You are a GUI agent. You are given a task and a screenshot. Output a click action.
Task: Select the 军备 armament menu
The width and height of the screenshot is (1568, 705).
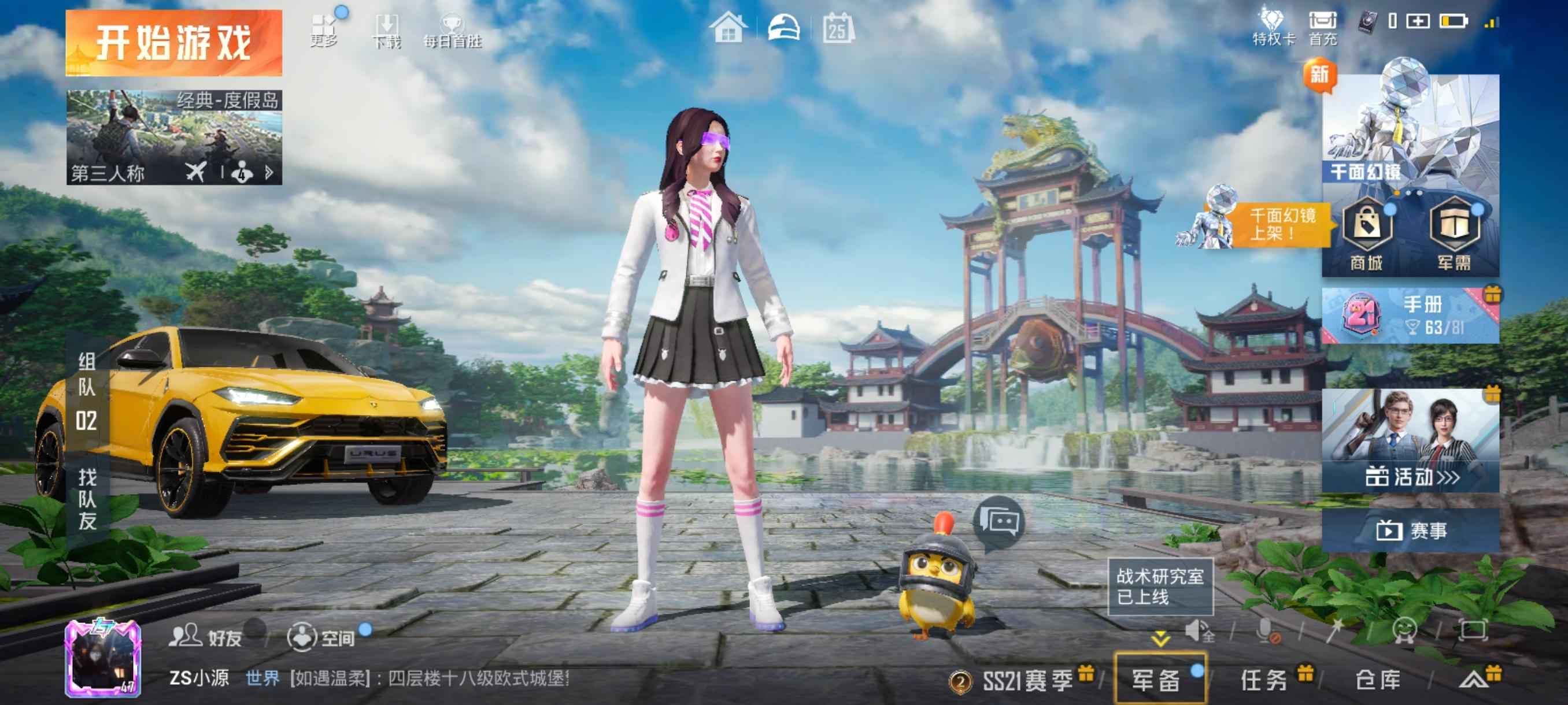(1156, 680)
